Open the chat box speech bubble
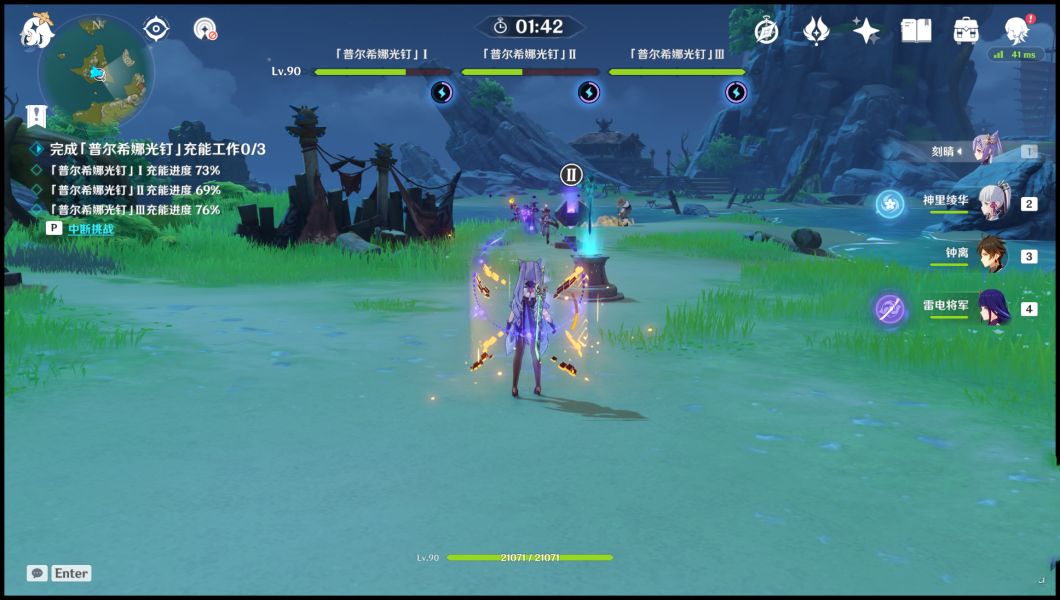1060x600 pixels. point(37,573)
